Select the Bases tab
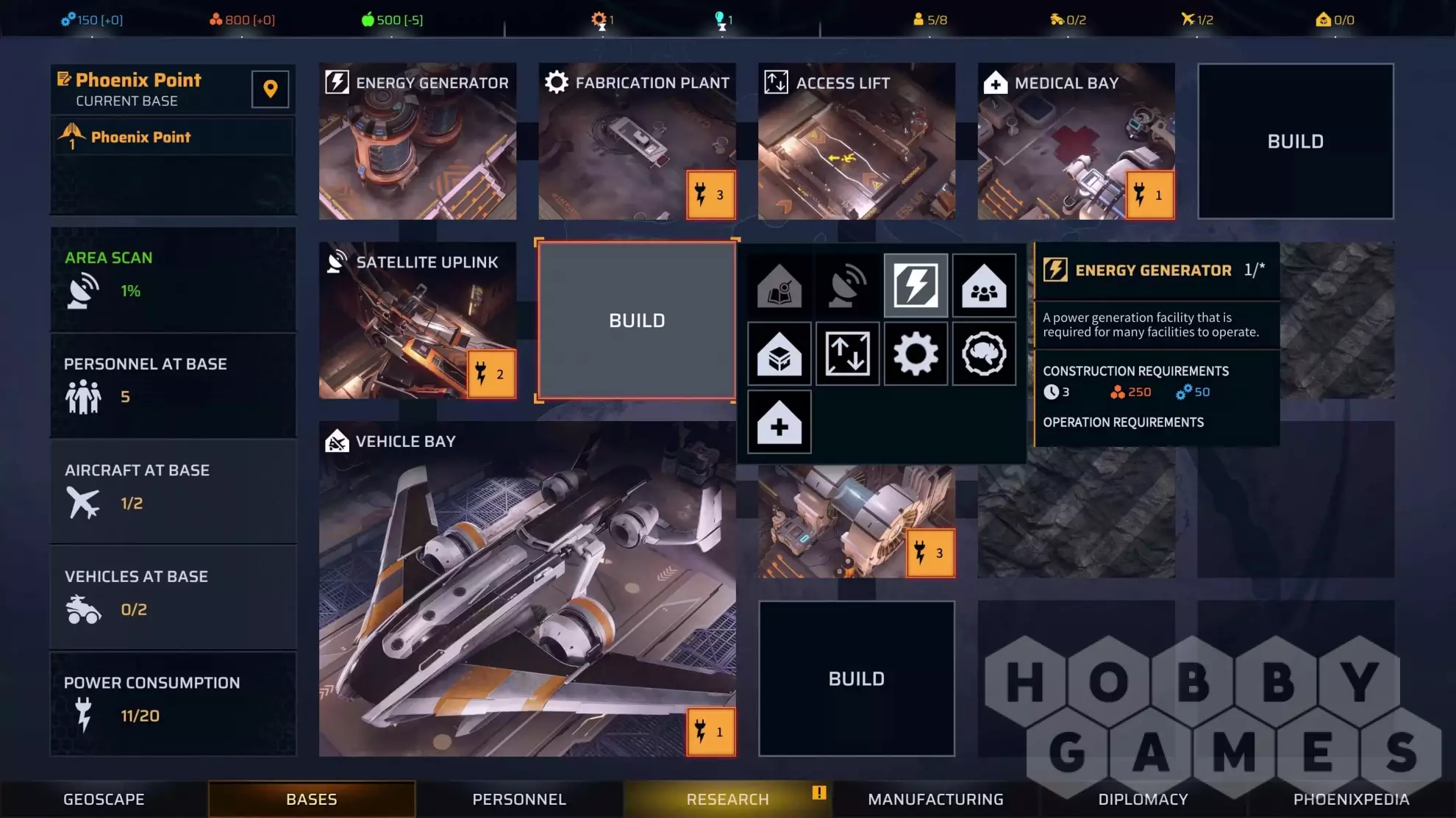The height and width of the screenshot is (818, 1456). [311, 799]
